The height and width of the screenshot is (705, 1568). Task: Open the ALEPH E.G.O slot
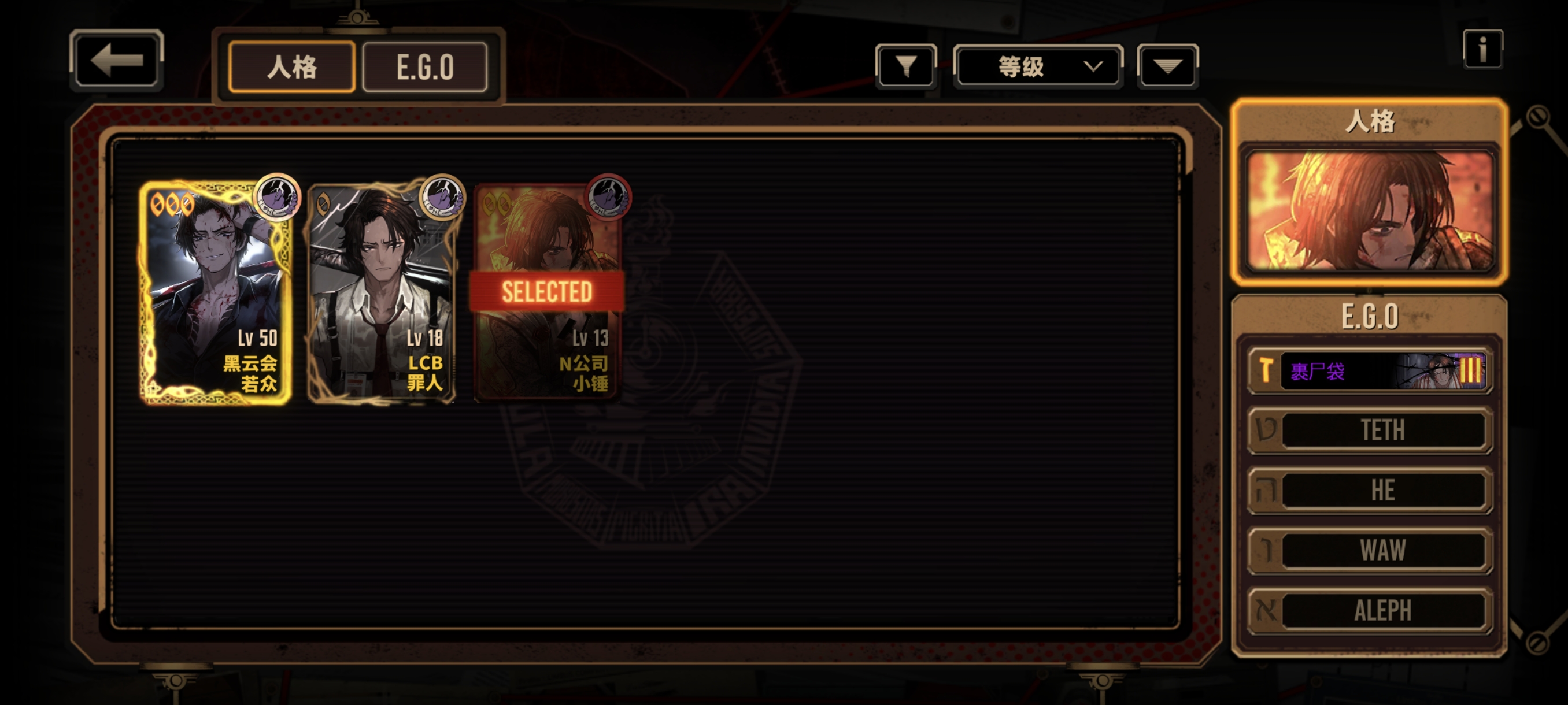pos(1370,610)
